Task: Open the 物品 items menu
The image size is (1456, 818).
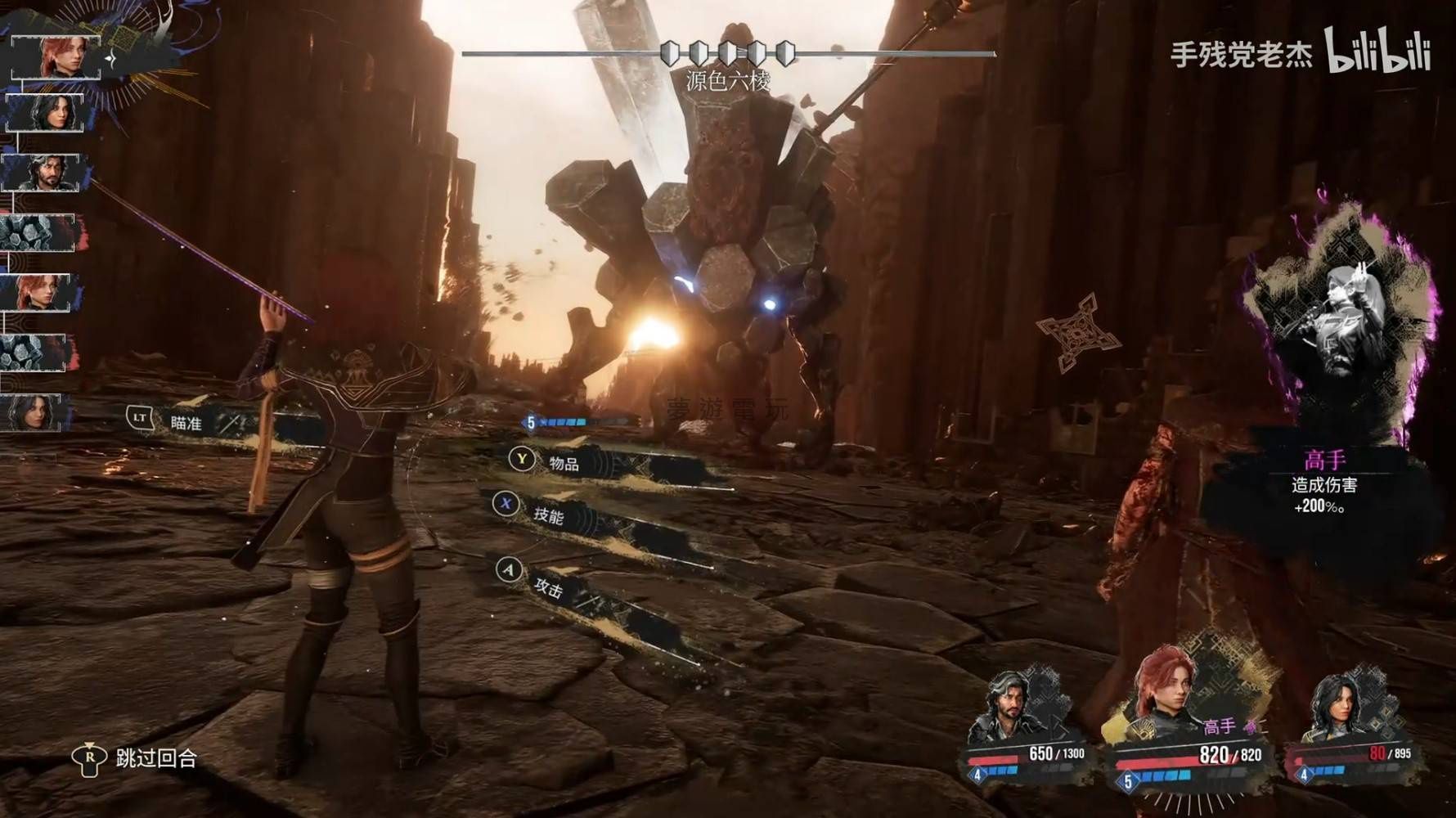Action: coord(563,464)
